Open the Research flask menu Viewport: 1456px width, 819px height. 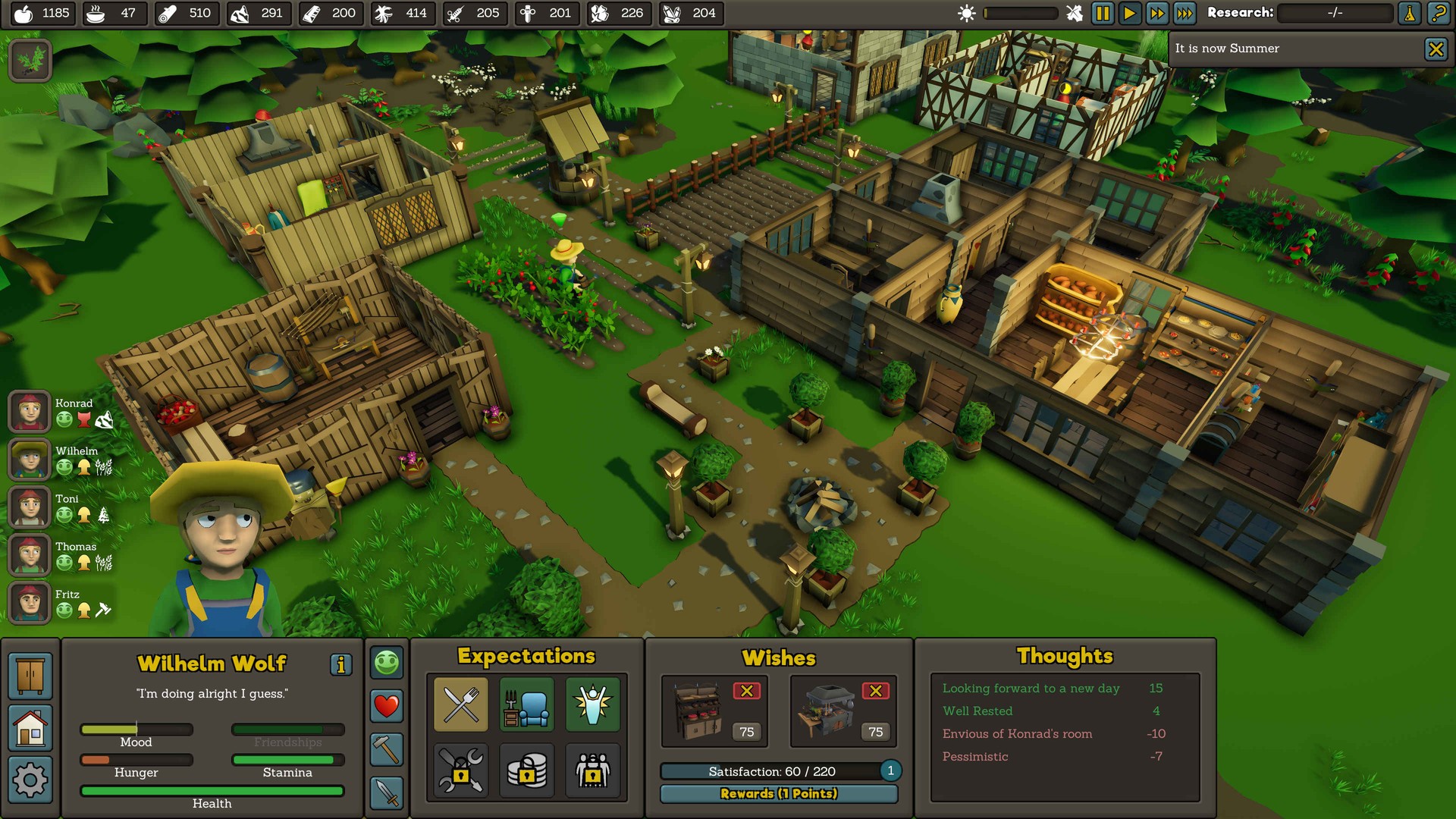click(x=1409, y=13)
